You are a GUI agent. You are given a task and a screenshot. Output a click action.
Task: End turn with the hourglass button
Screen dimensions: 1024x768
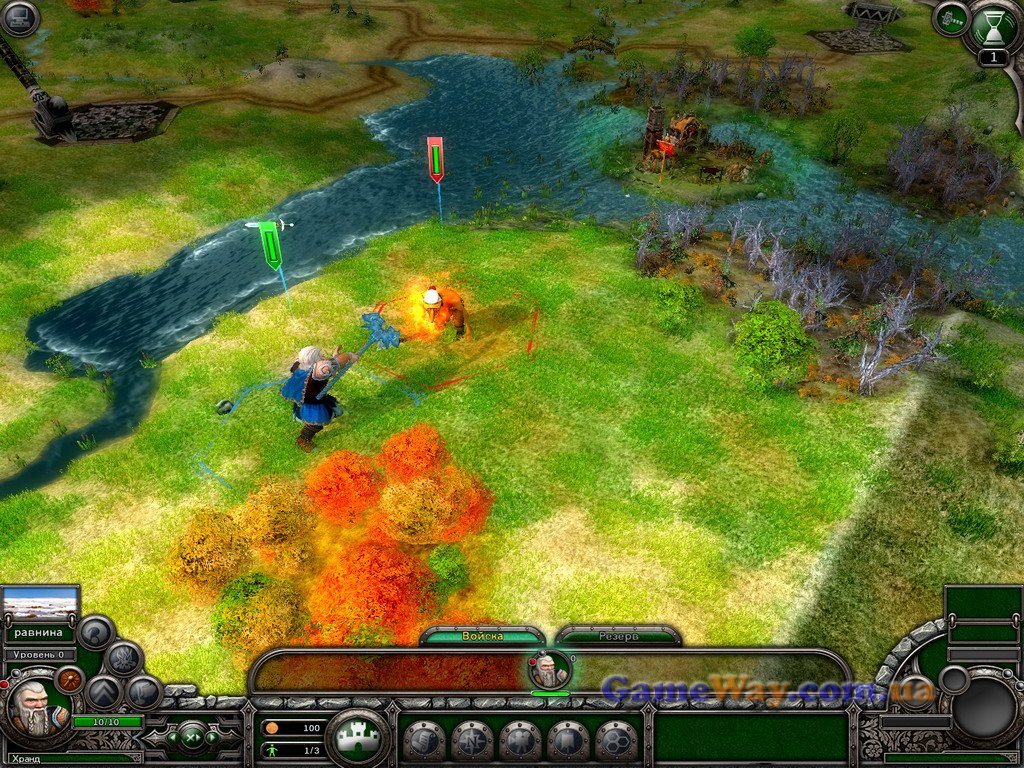[993, 27]
